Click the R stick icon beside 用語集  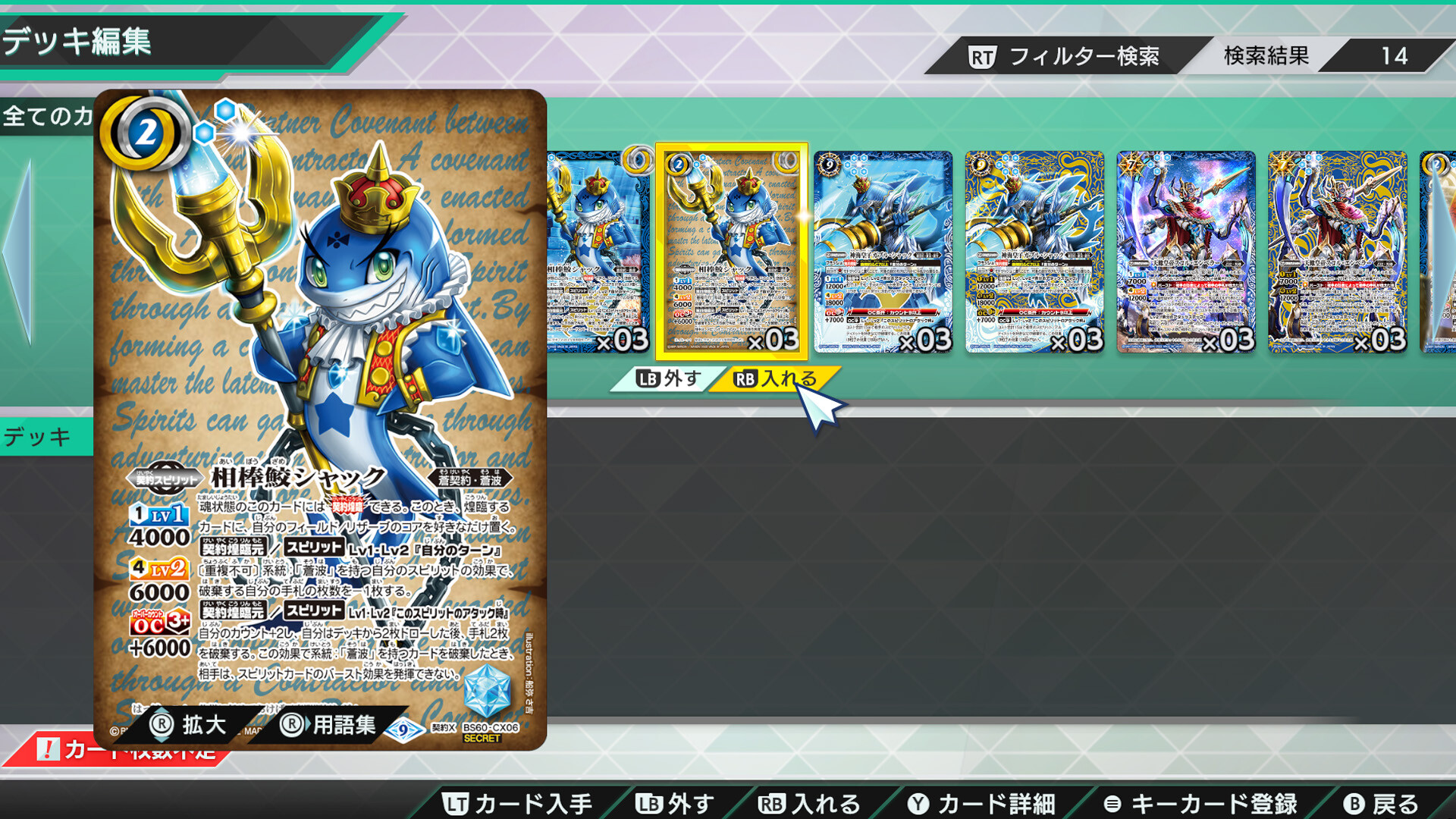tap(291, 725)
